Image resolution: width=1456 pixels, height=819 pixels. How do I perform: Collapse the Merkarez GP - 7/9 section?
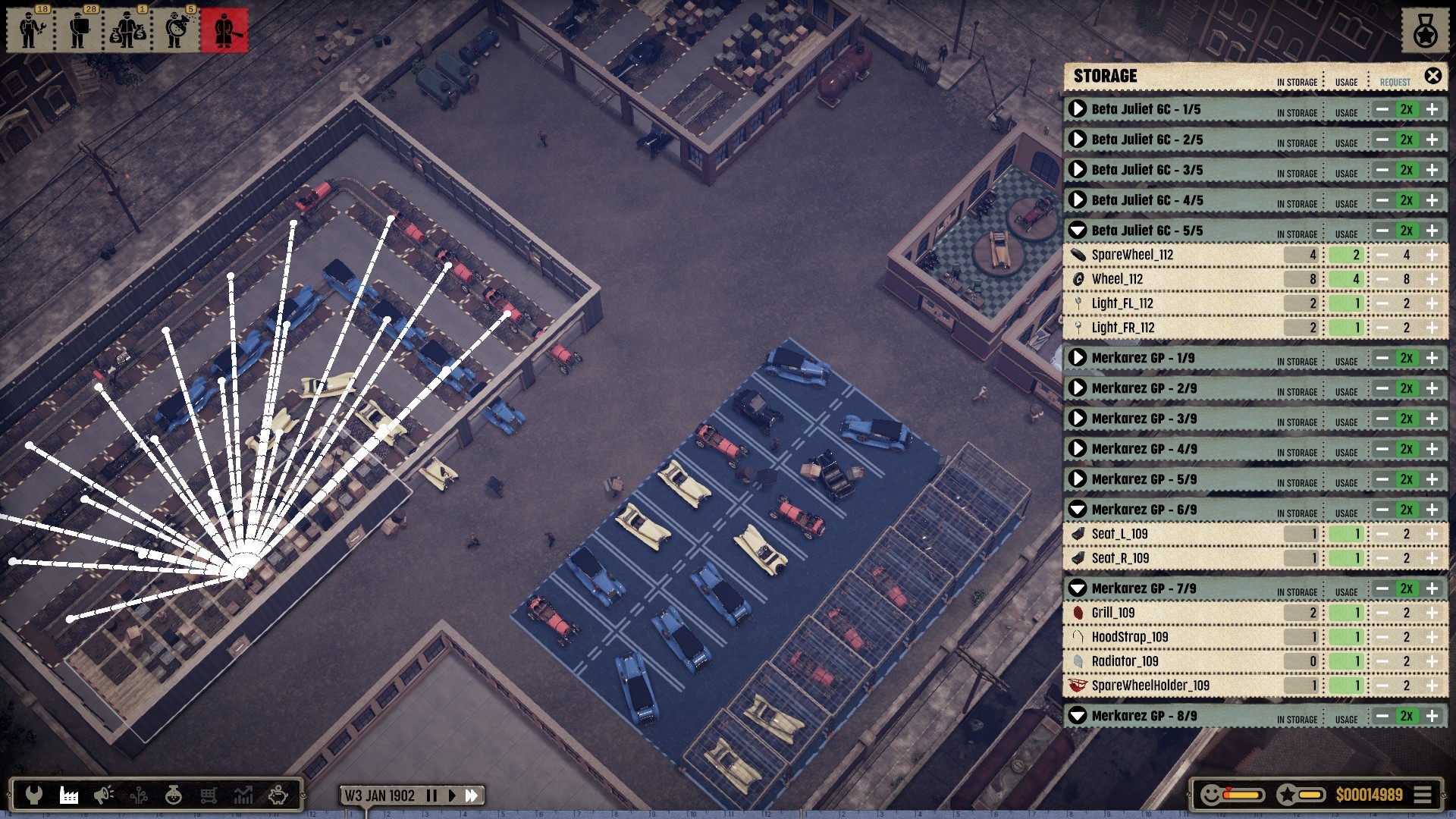point(1078,588)
